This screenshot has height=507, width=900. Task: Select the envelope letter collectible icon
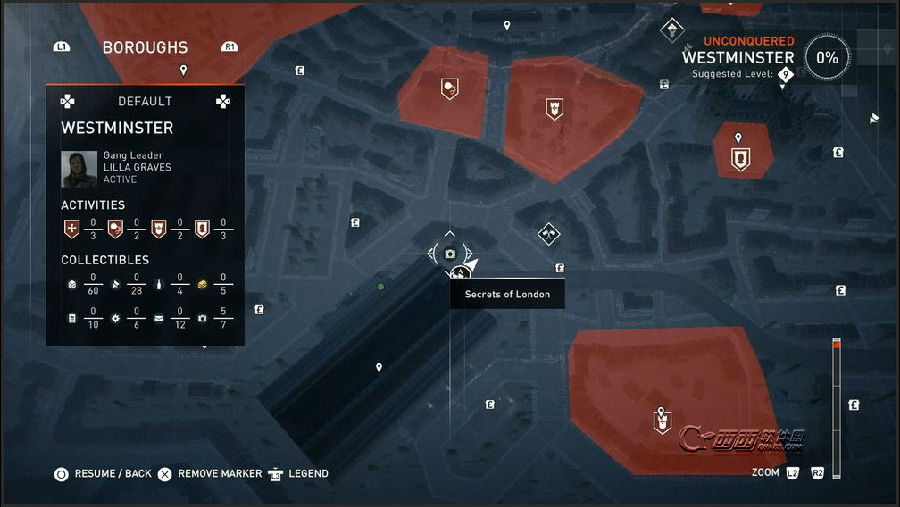coord(158,318)
